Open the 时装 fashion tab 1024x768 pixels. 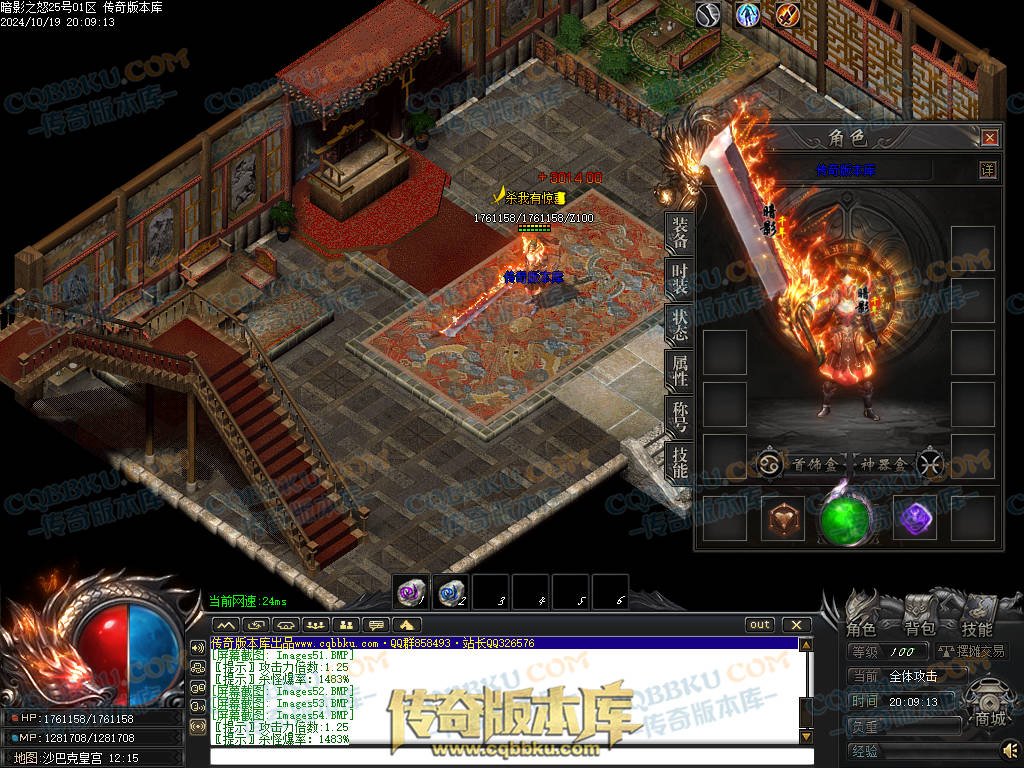(x=679, y=280)
